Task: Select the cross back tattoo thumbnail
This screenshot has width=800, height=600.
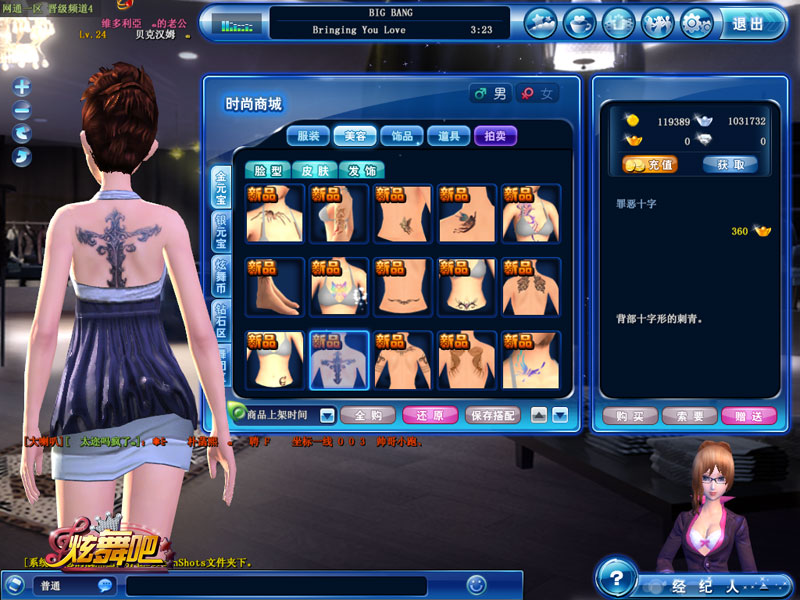Action: 339,360
